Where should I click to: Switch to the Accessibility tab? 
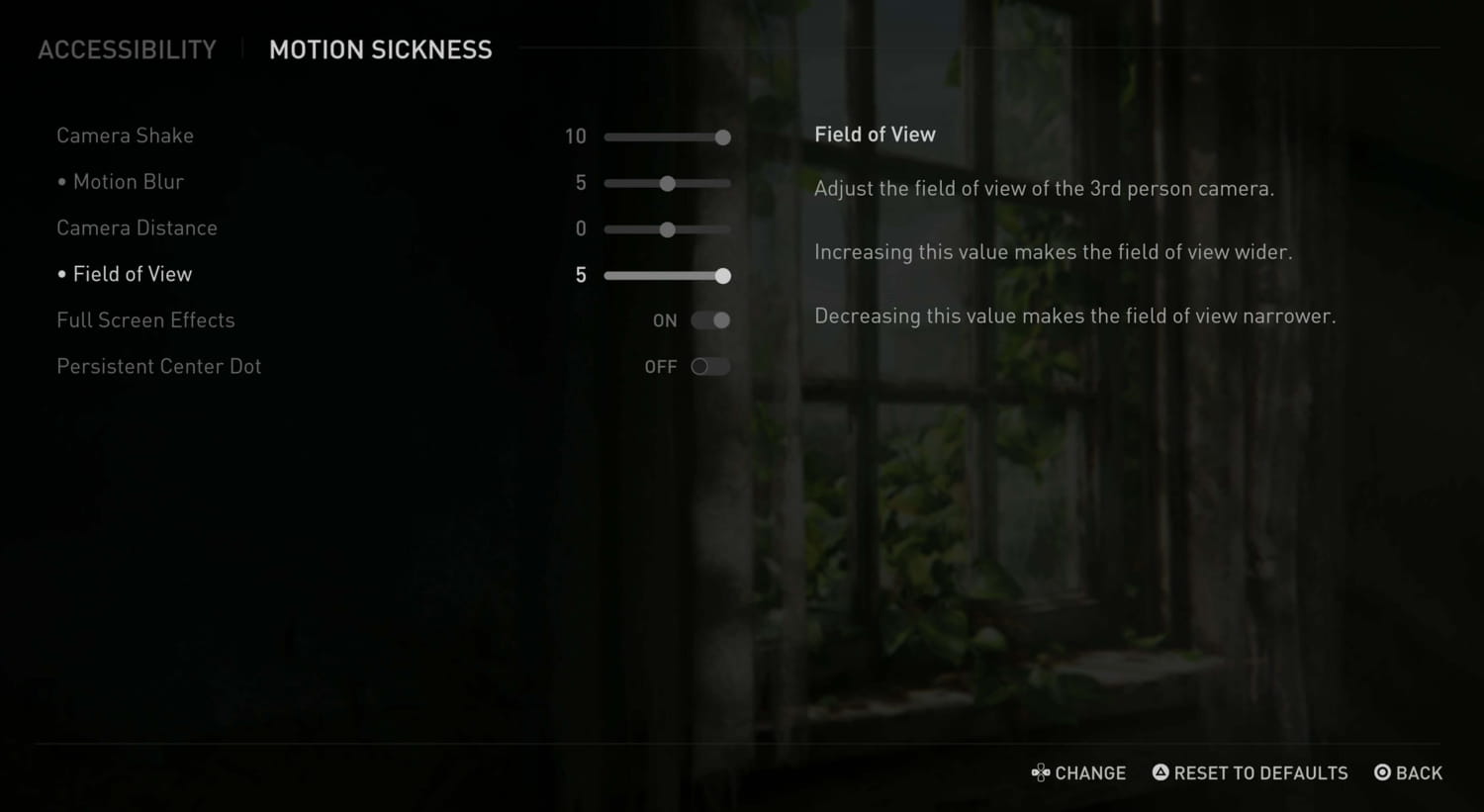point(127,49)
